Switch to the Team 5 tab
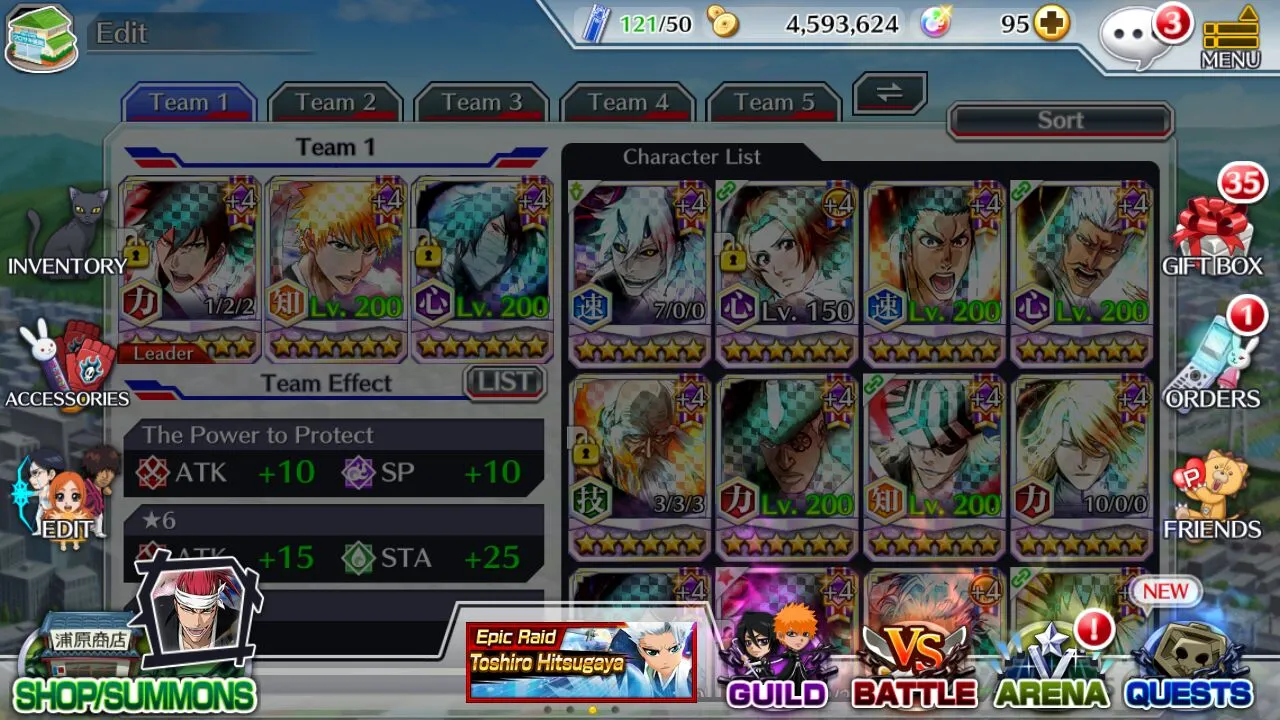The image size is (1280, 720). point(773,102)
